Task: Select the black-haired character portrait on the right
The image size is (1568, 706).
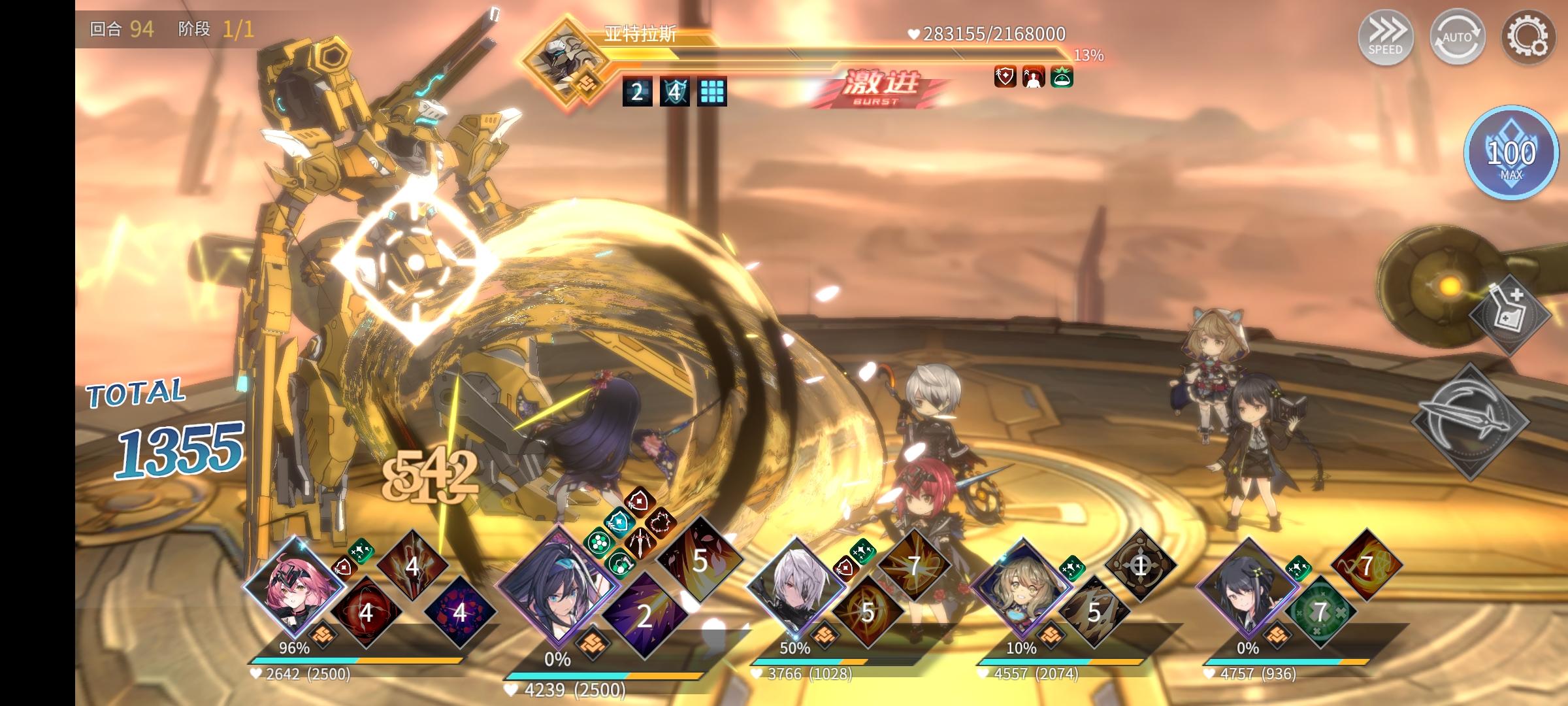Action: point(1247,587)
